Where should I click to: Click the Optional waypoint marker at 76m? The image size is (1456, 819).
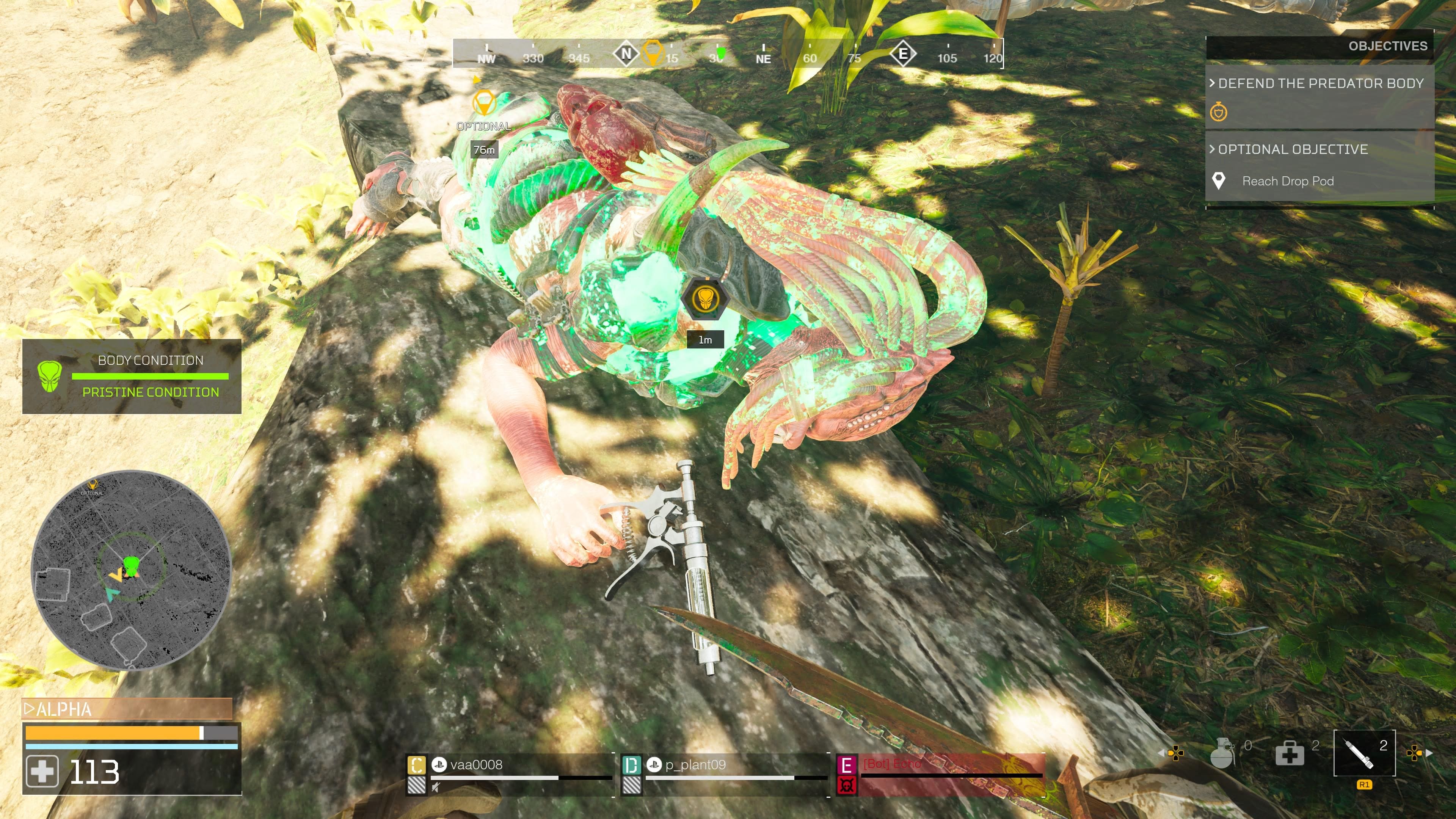tap(484, 104)
